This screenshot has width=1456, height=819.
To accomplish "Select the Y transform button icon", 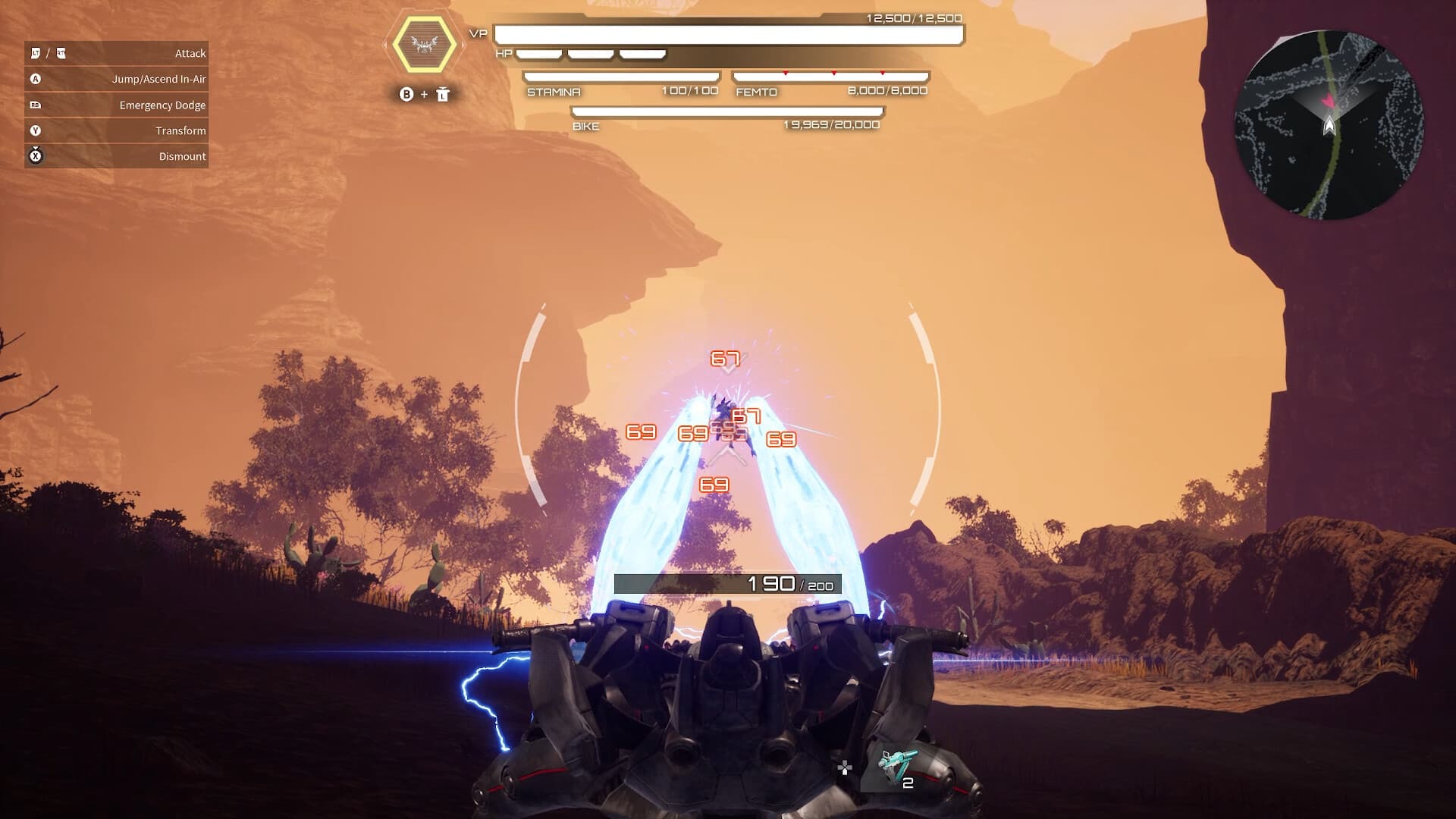I will tap(35, 130).
